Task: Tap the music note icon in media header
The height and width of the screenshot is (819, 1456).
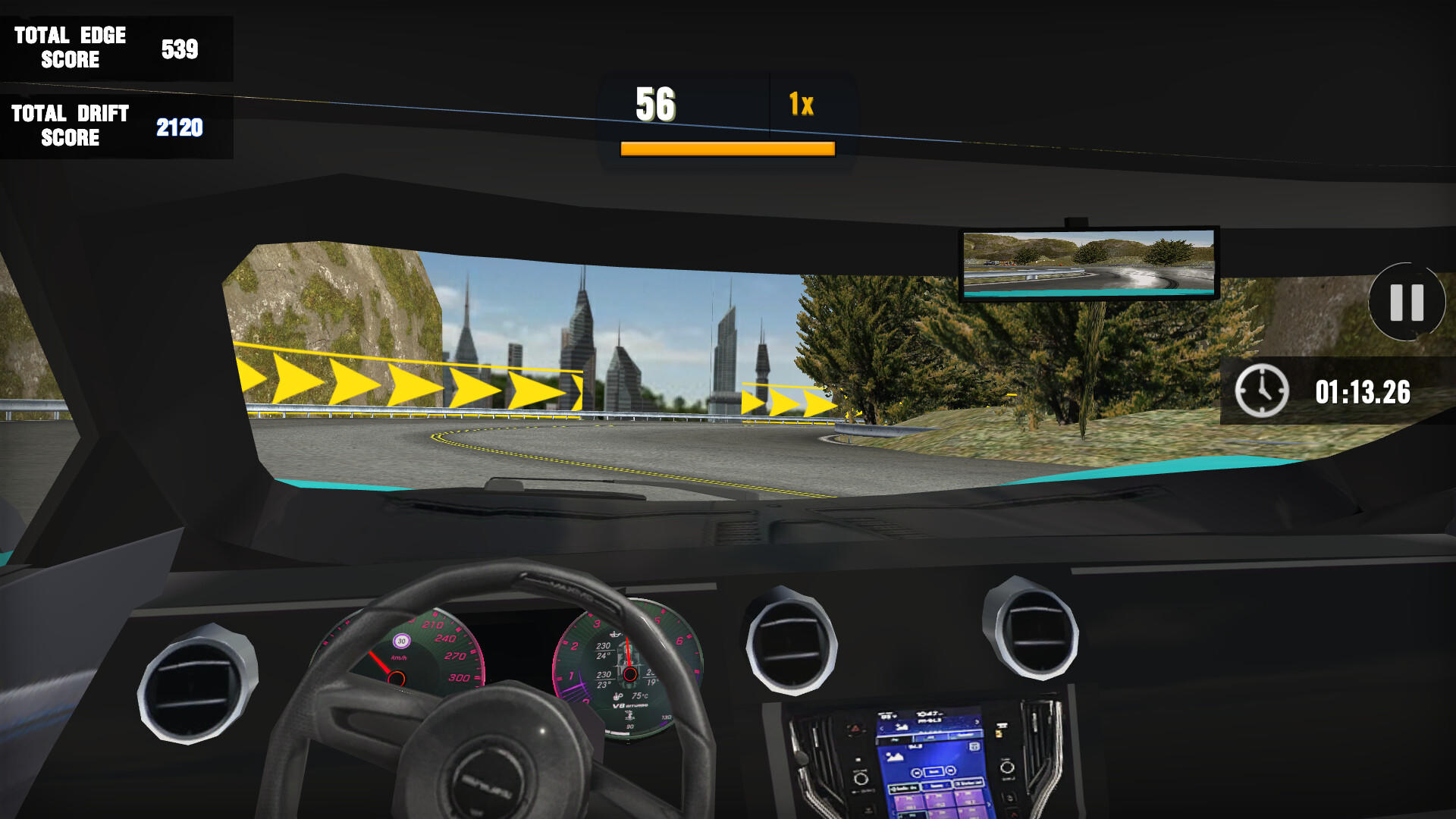Action: coord(902,726)
